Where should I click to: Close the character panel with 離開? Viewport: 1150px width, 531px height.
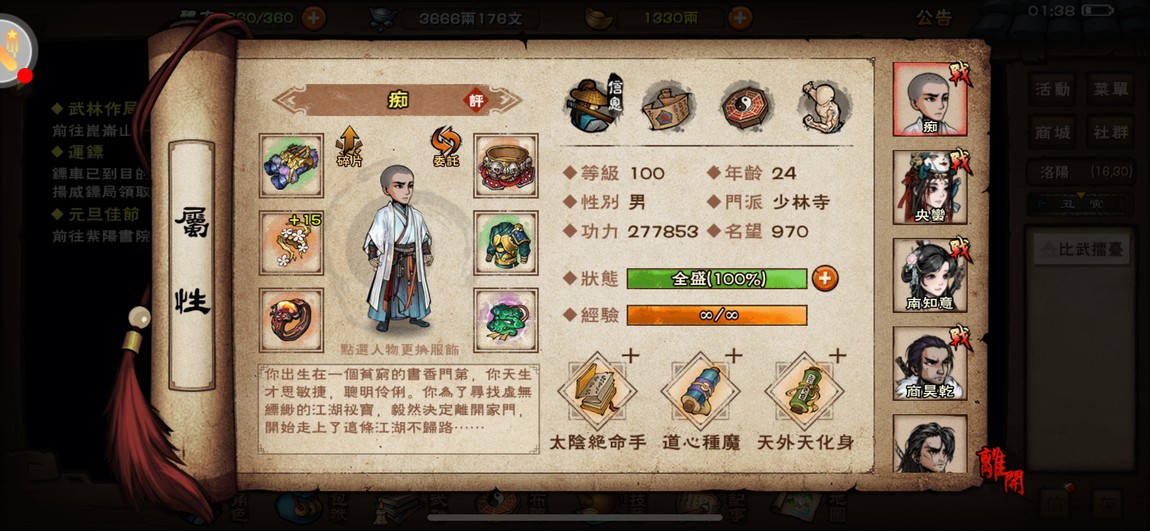click(1000, 468)
